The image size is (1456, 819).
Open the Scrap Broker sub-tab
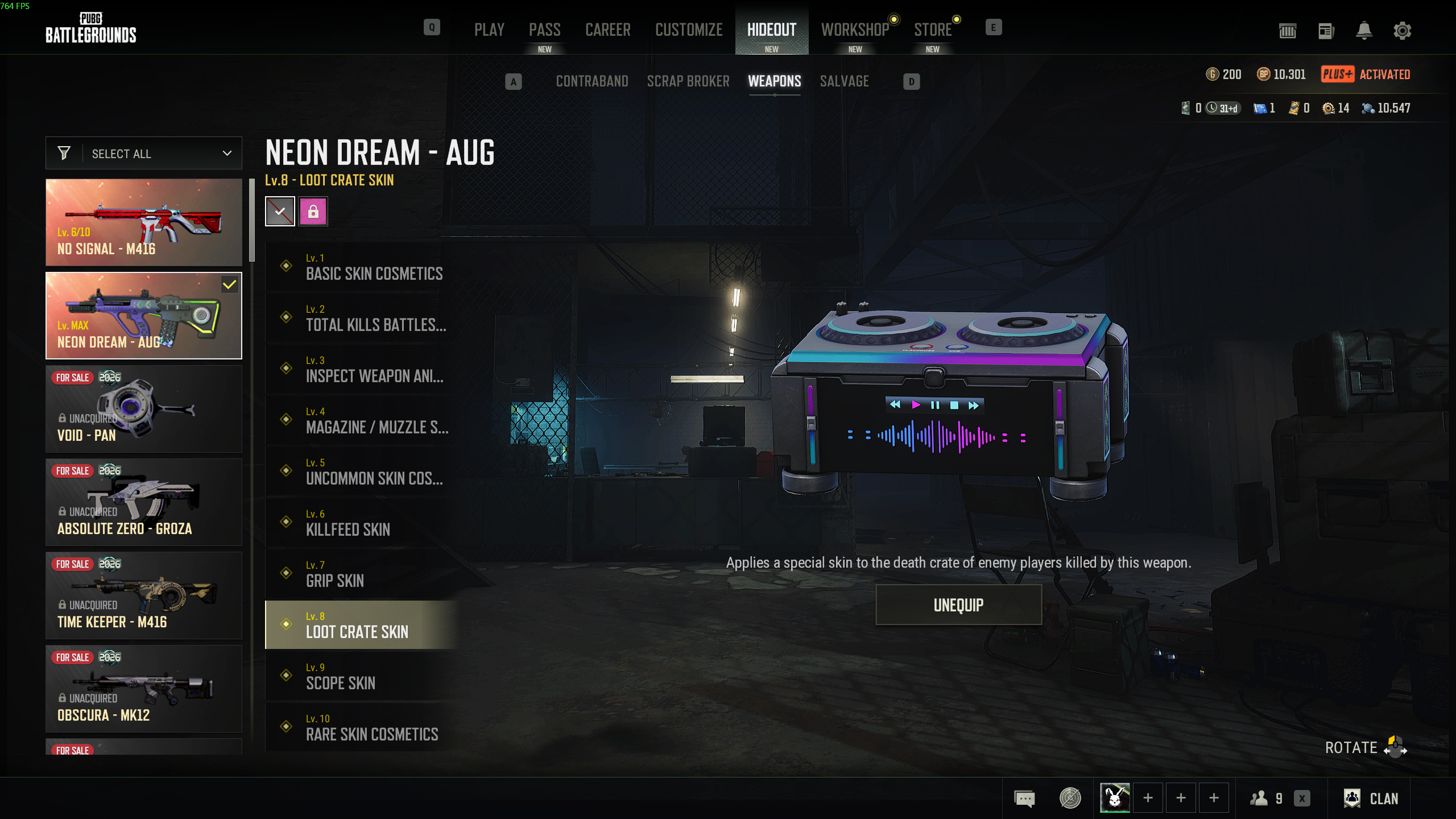point(688,81)
